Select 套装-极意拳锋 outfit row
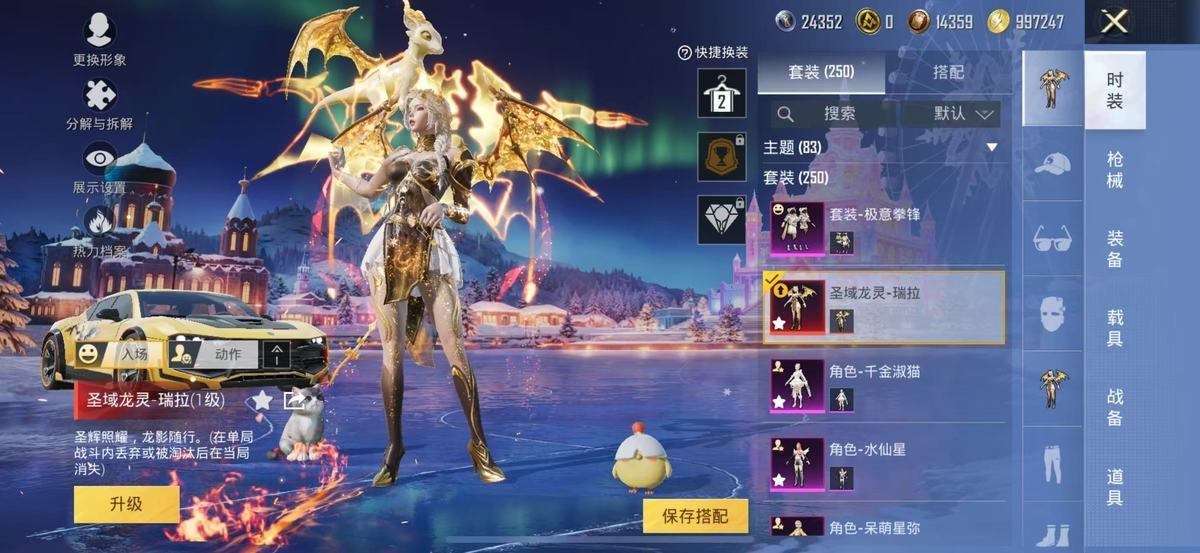 pyautogui.click(x=884, y=228)
